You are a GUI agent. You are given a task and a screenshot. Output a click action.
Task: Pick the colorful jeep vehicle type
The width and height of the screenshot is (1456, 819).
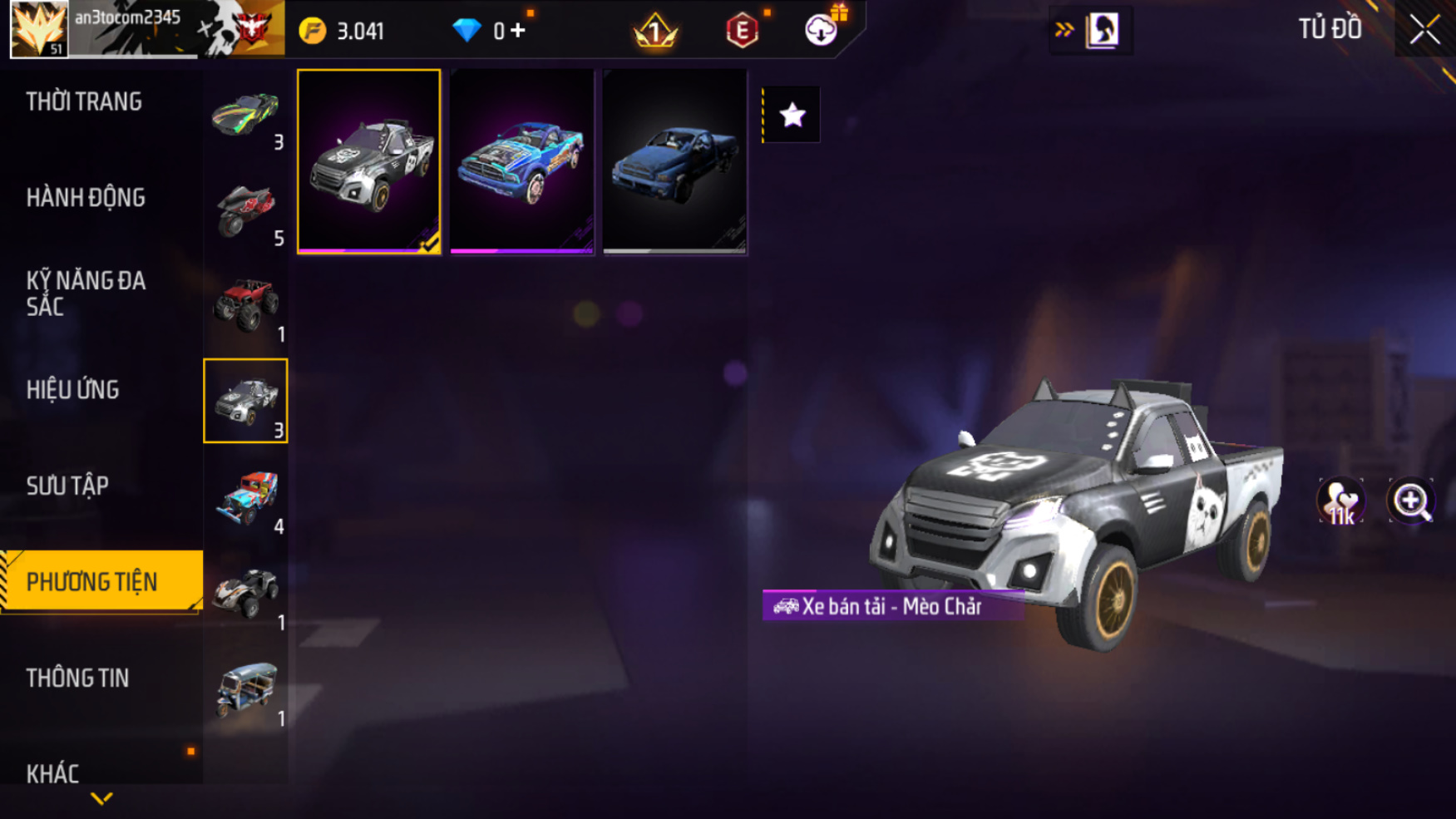point(245,498)
